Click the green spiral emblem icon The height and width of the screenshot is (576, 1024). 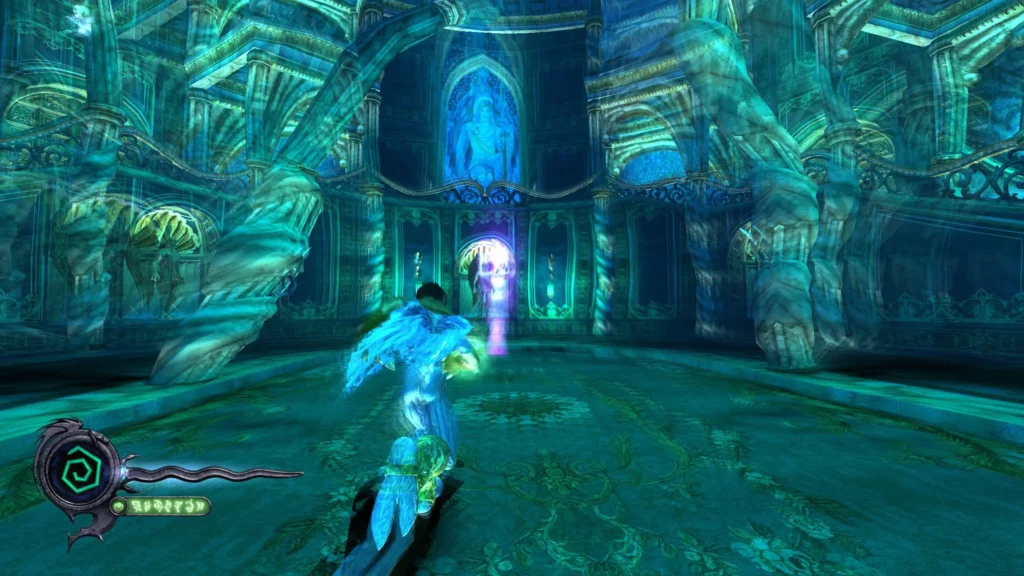pos(74,468)
